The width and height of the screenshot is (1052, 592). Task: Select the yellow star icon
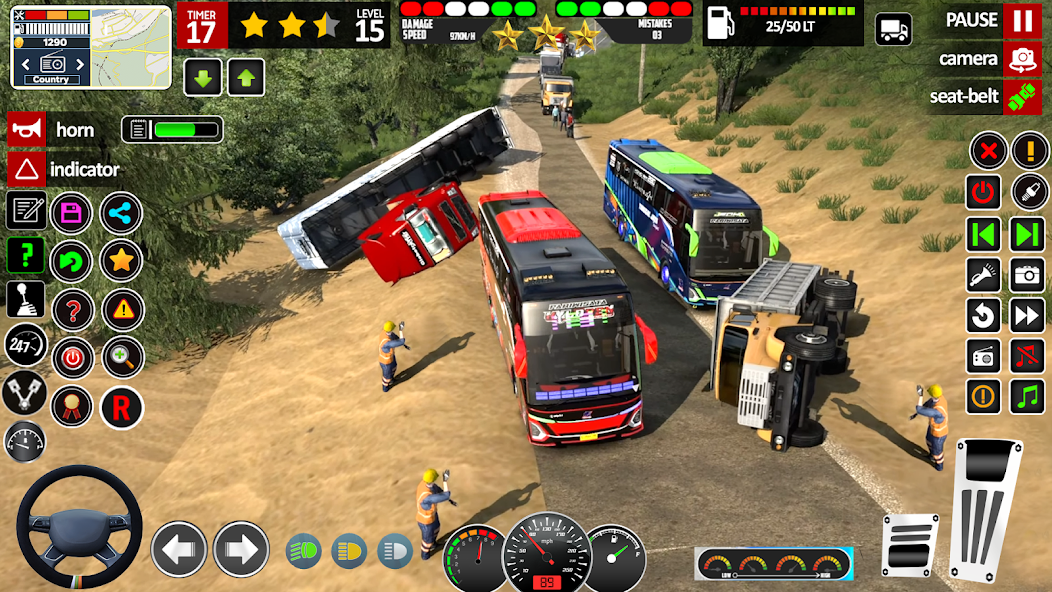(x=121, y=260)
